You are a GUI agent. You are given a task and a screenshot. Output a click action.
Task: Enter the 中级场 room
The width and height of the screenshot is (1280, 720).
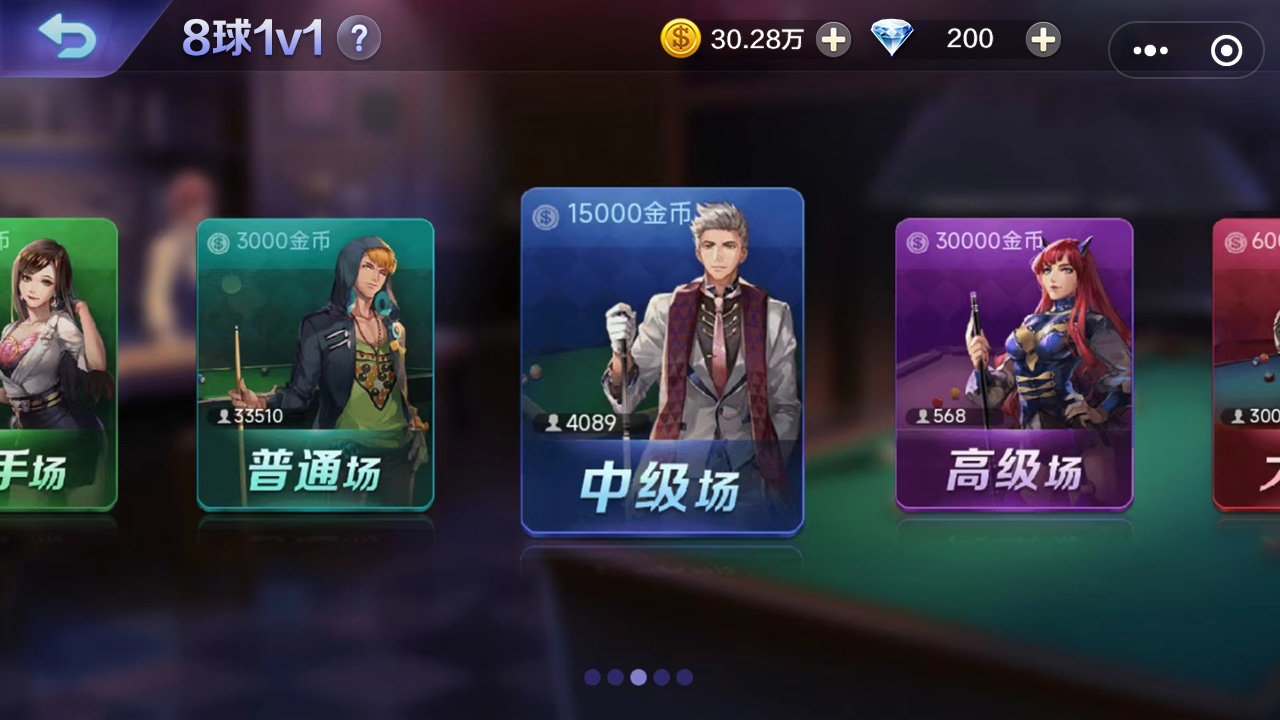click(x=661, y=362)
